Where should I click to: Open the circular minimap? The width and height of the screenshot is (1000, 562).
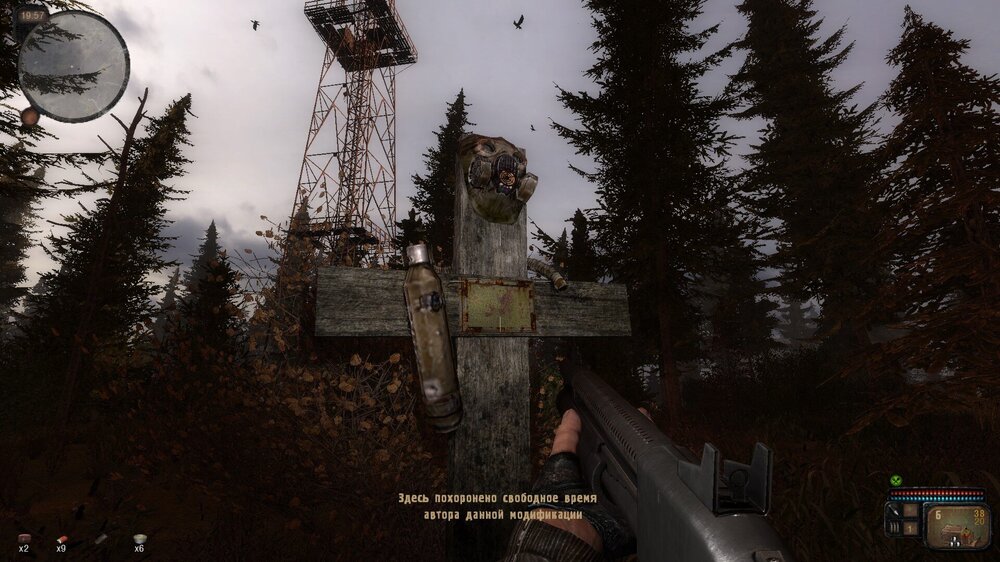click(73, 66)
